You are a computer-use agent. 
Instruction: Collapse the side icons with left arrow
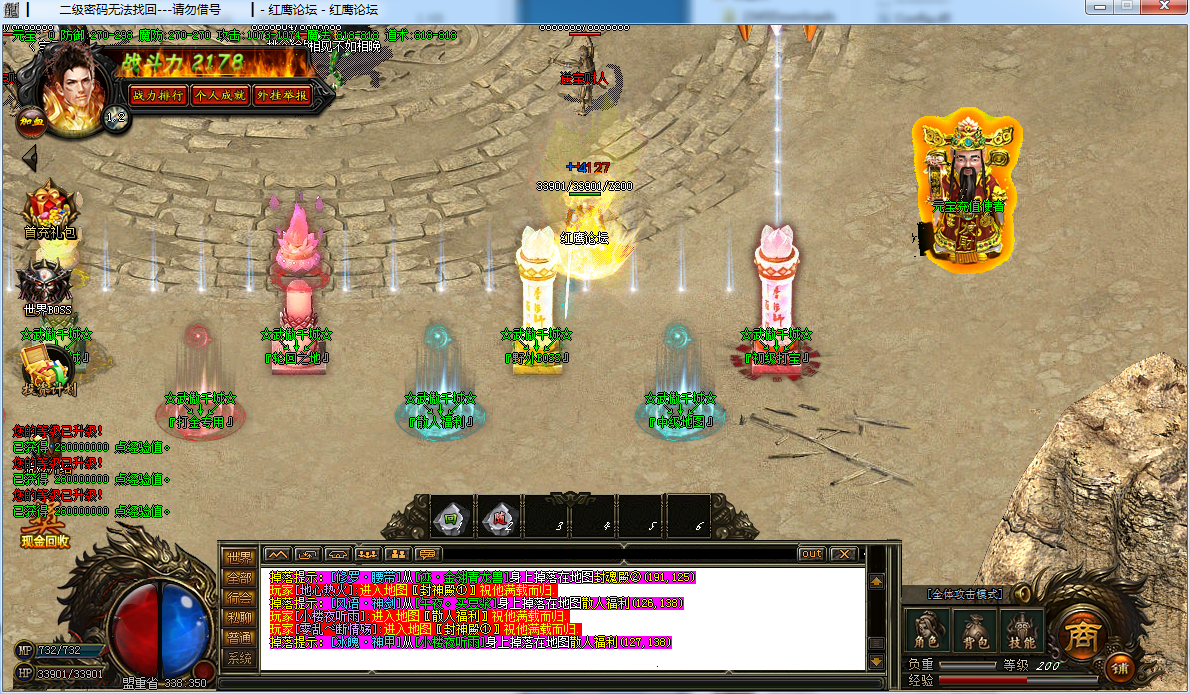click(x=29, y=158)
